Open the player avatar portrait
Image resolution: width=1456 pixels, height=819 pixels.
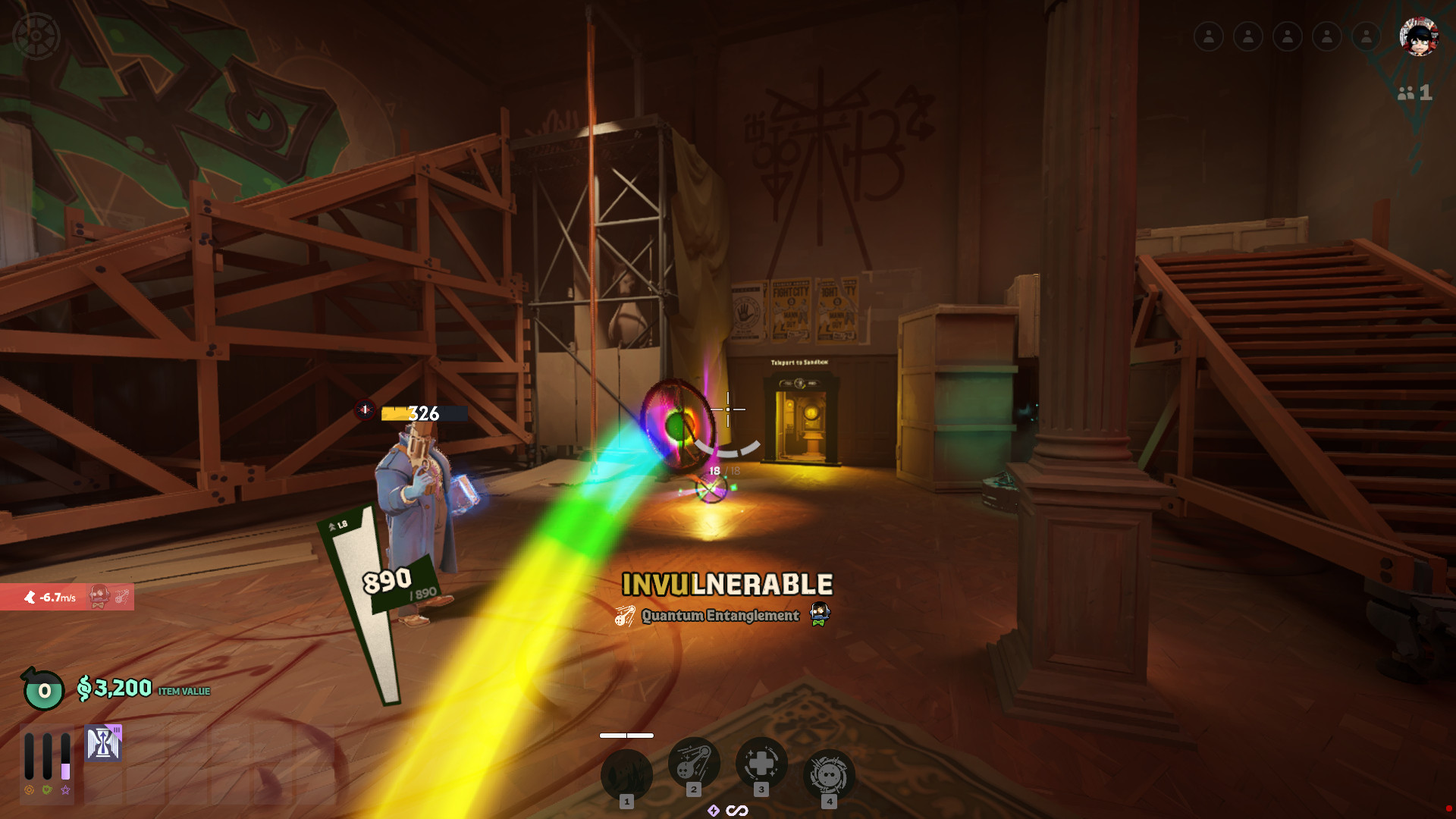coord(1418,36)
